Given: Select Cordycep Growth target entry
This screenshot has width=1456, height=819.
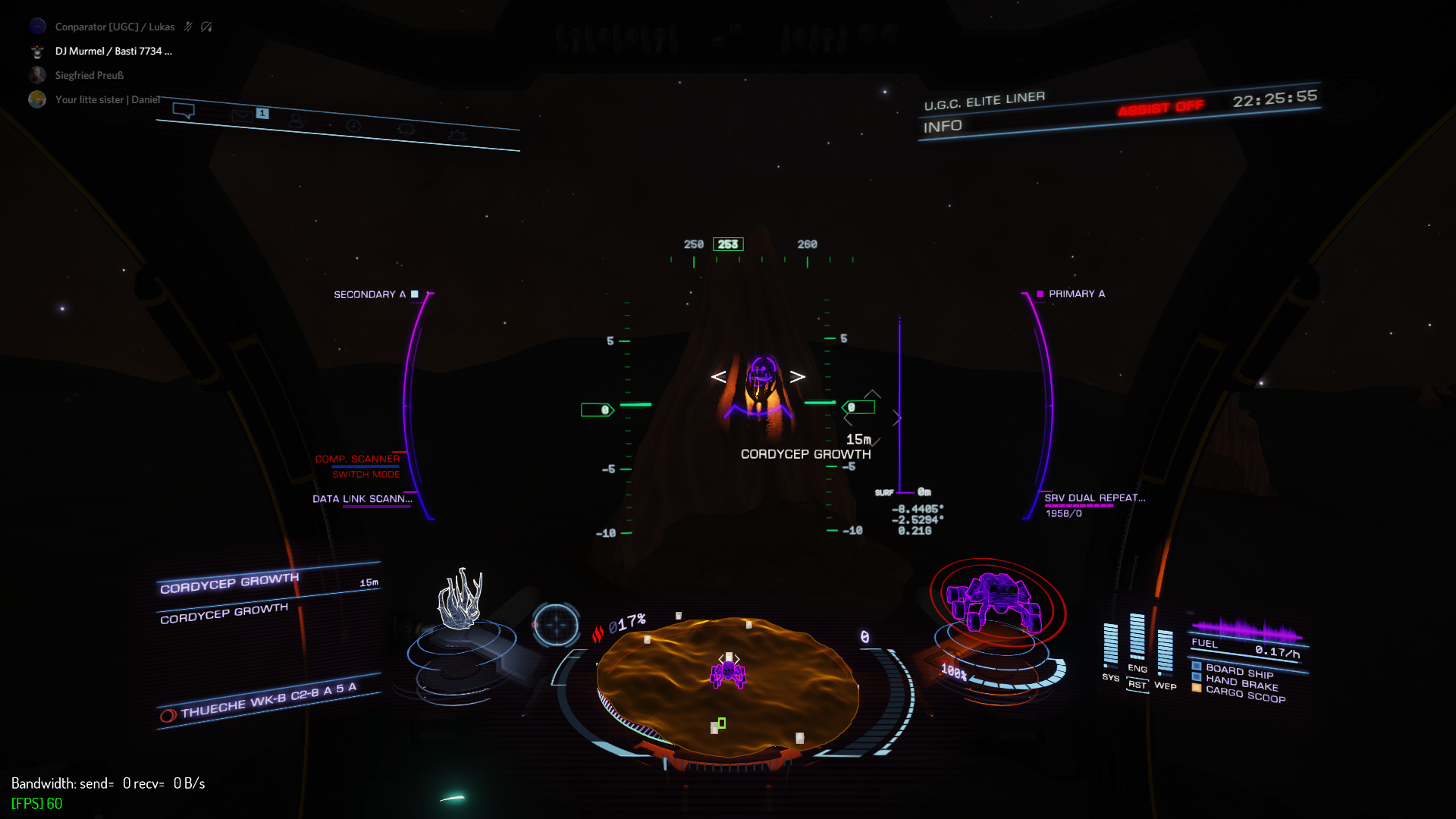Looking at the screenshot, I should 229,582.
